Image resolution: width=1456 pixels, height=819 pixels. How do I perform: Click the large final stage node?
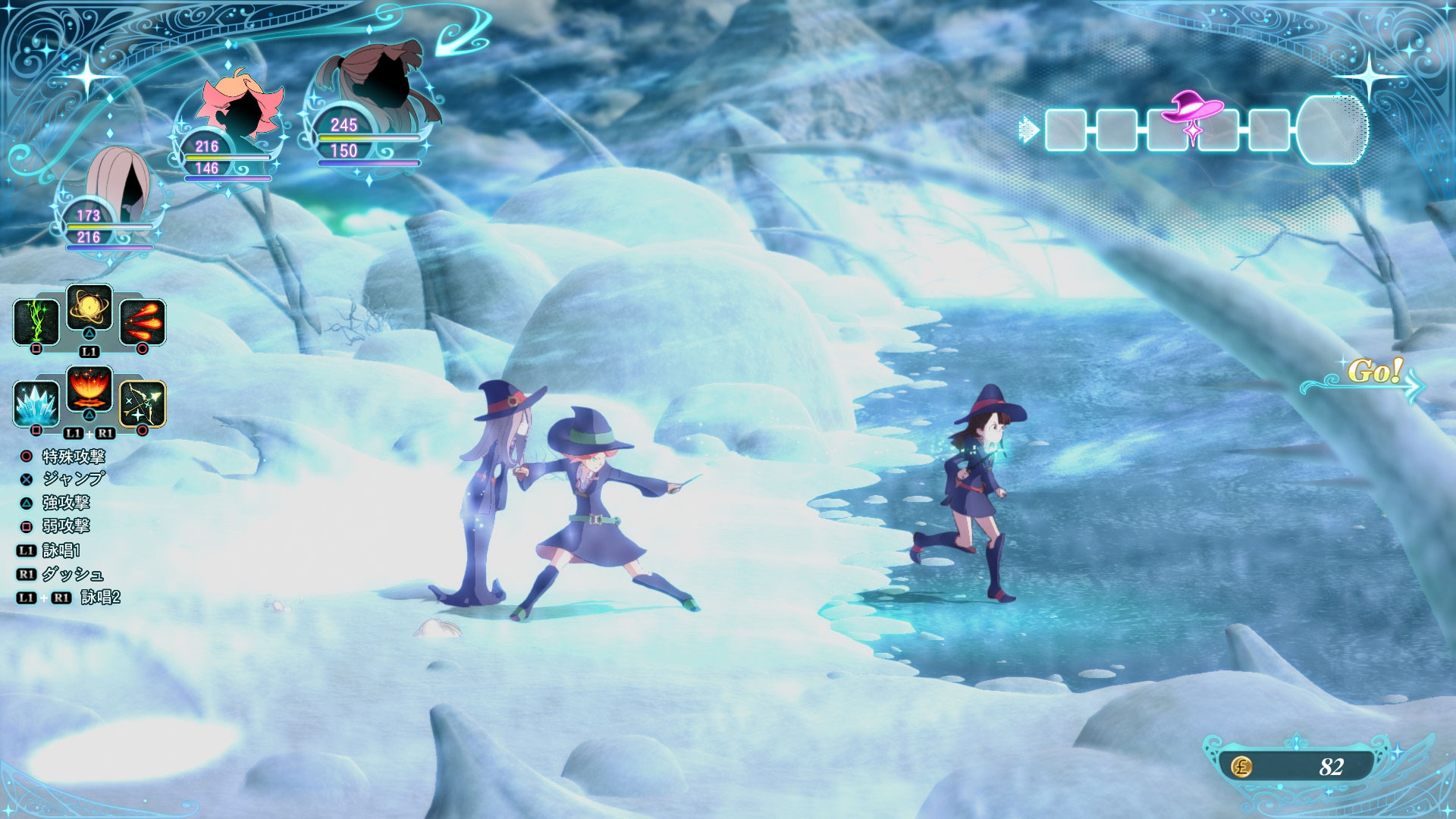(1332, 130)
